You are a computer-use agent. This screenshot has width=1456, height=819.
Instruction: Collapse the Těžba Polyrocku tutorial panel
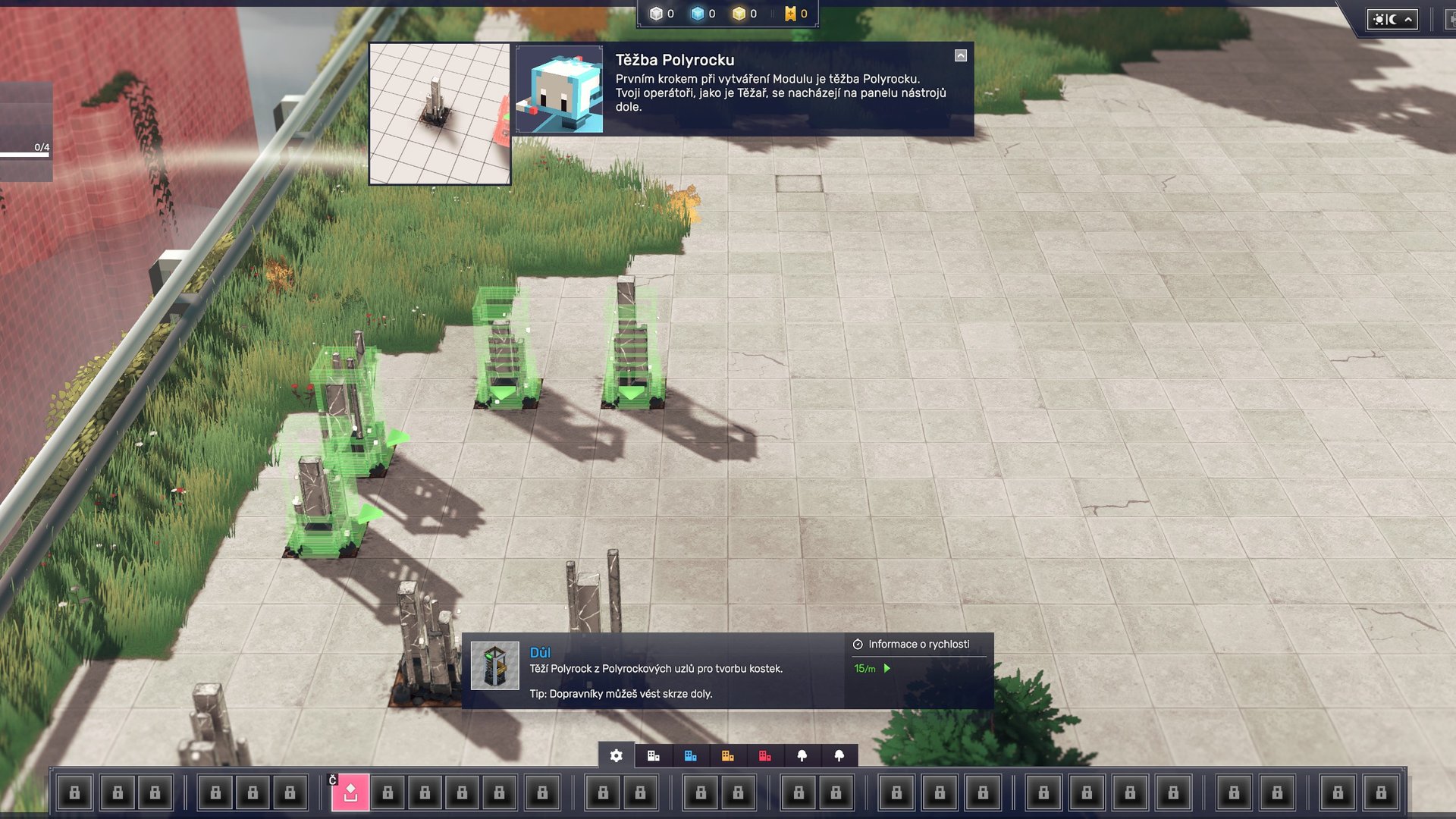point(960,55)
